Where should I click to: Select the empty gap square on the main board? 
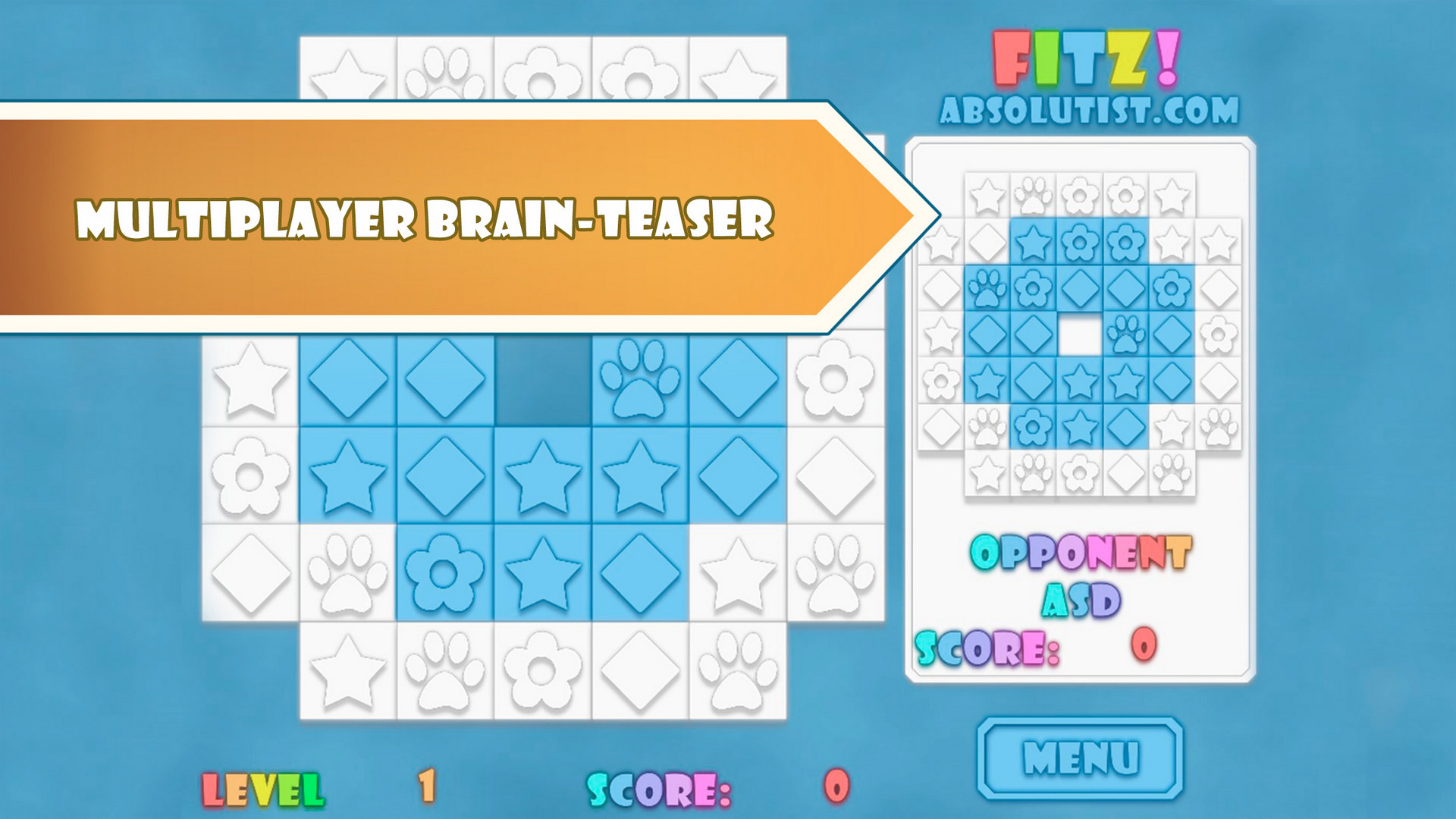(x=544, y=379)
